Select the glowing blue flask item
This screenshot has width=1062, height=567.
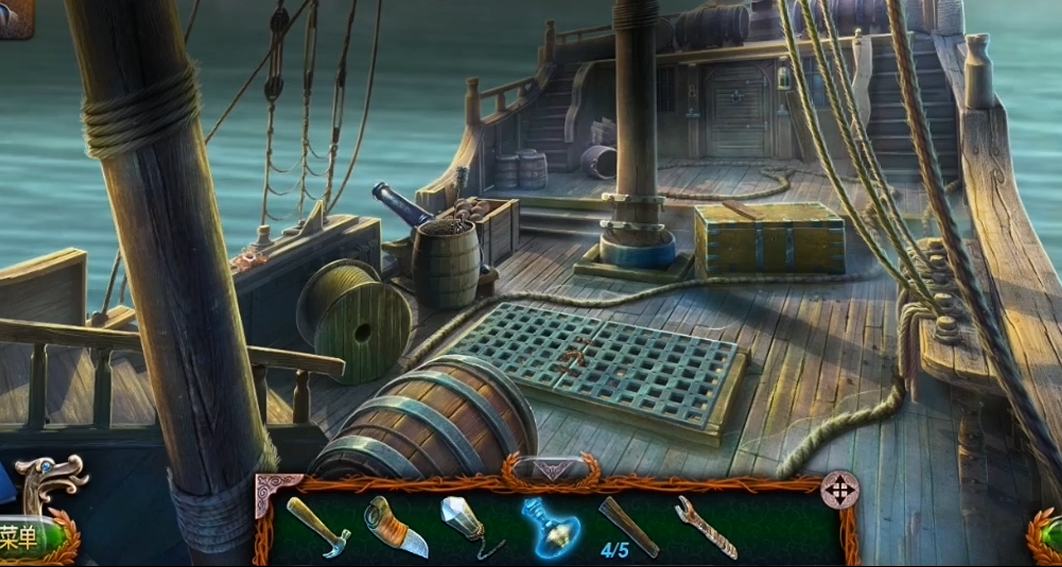[549, 525]
